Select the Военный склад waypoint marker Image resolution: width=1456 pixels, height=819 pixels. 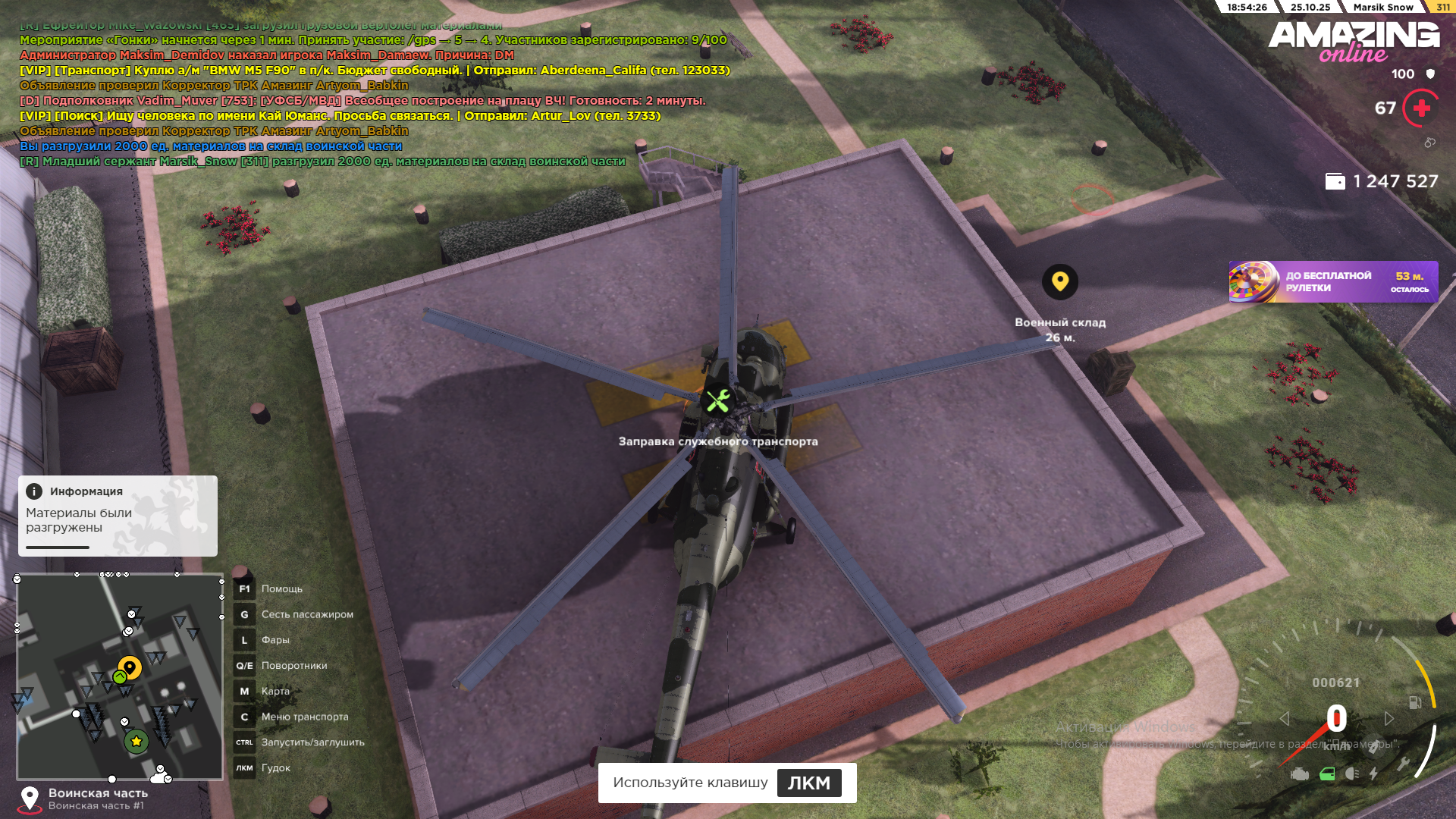point(1060,281)
